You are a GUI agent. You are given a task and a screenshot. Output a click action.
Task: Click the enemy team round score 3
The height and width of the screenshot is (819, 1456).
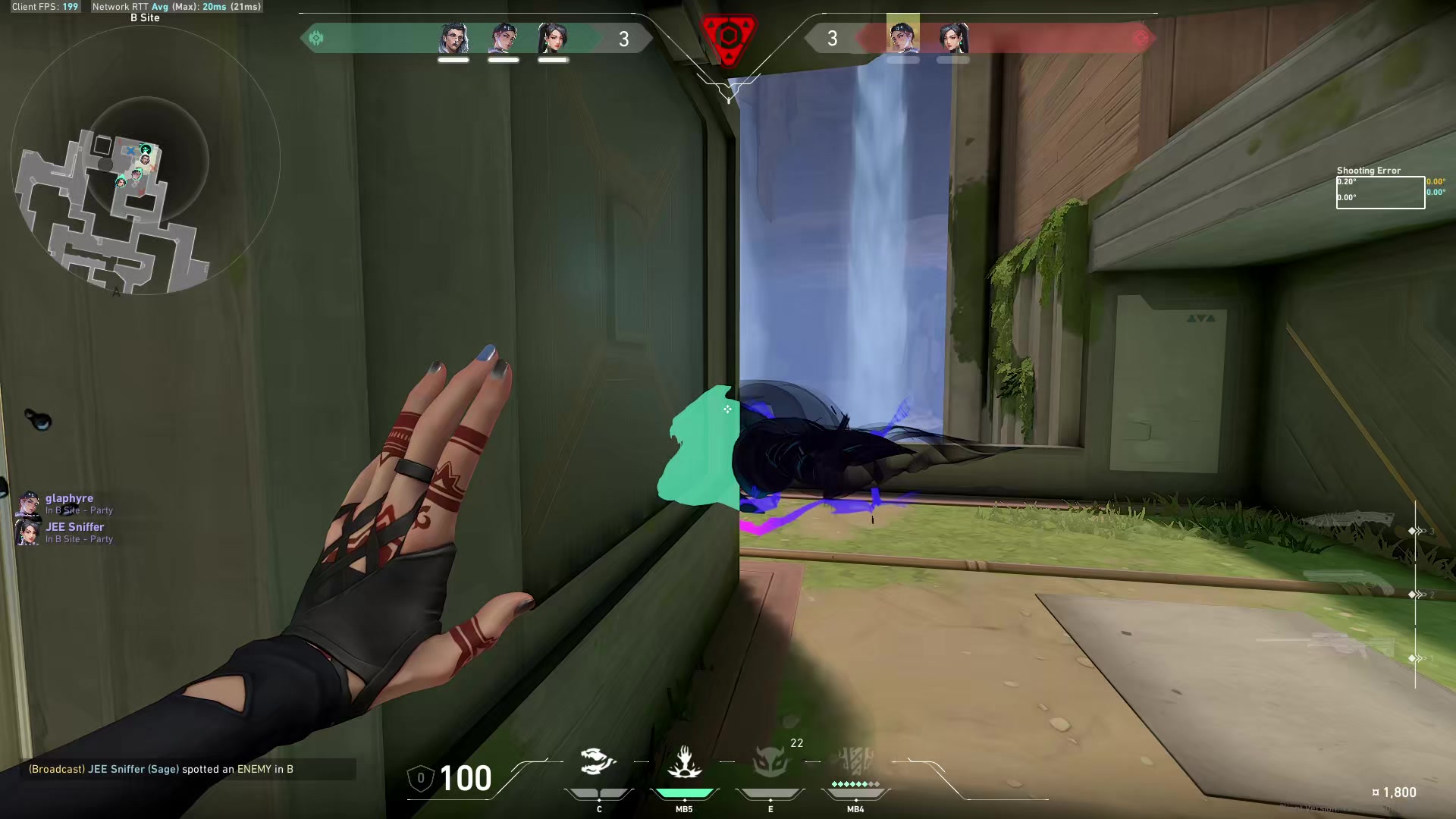(833, 39)
